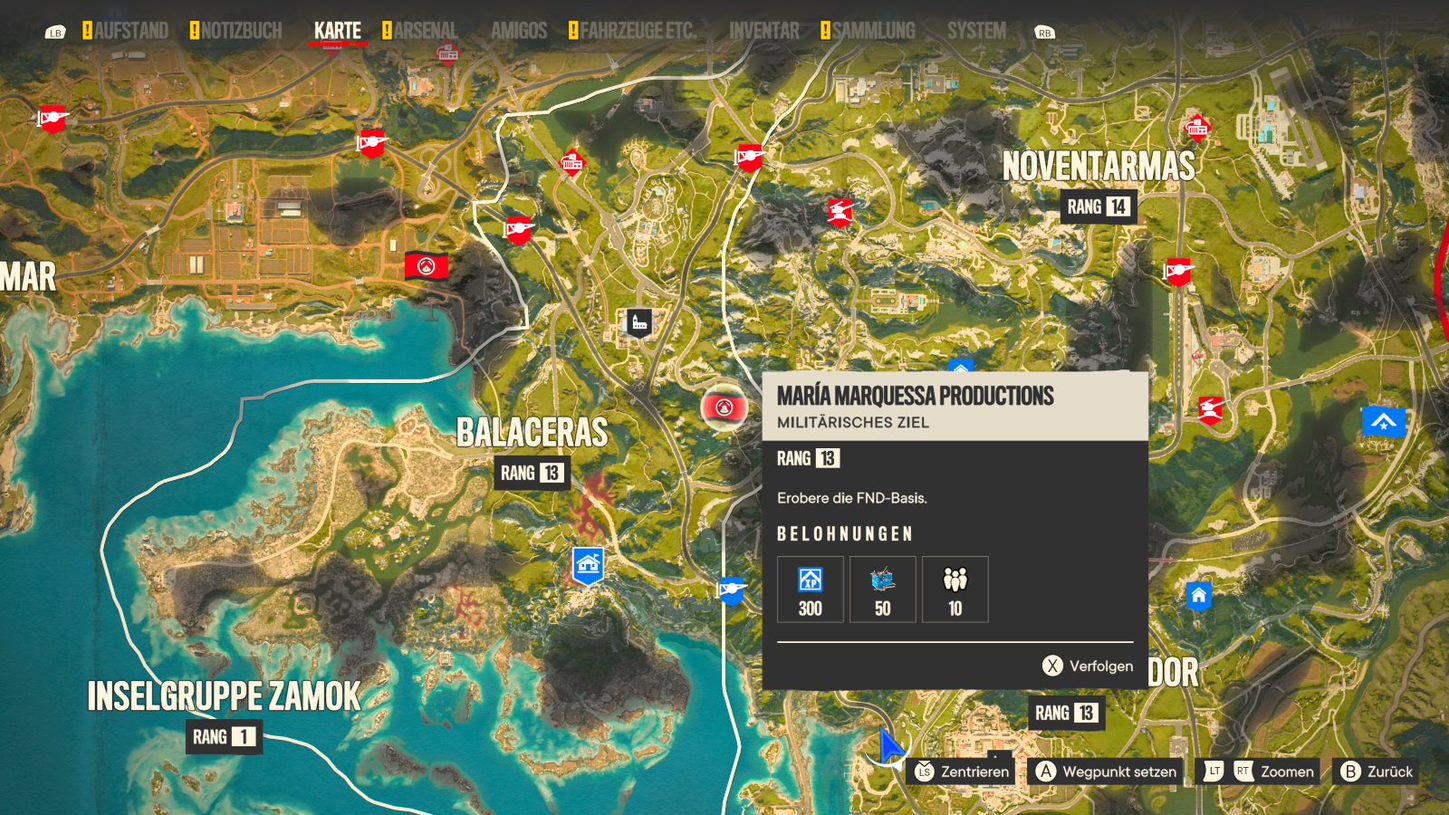
Task: Click the ammo crate reward icon showing 50
Action: pyautogui.click(x=882, y=588)
